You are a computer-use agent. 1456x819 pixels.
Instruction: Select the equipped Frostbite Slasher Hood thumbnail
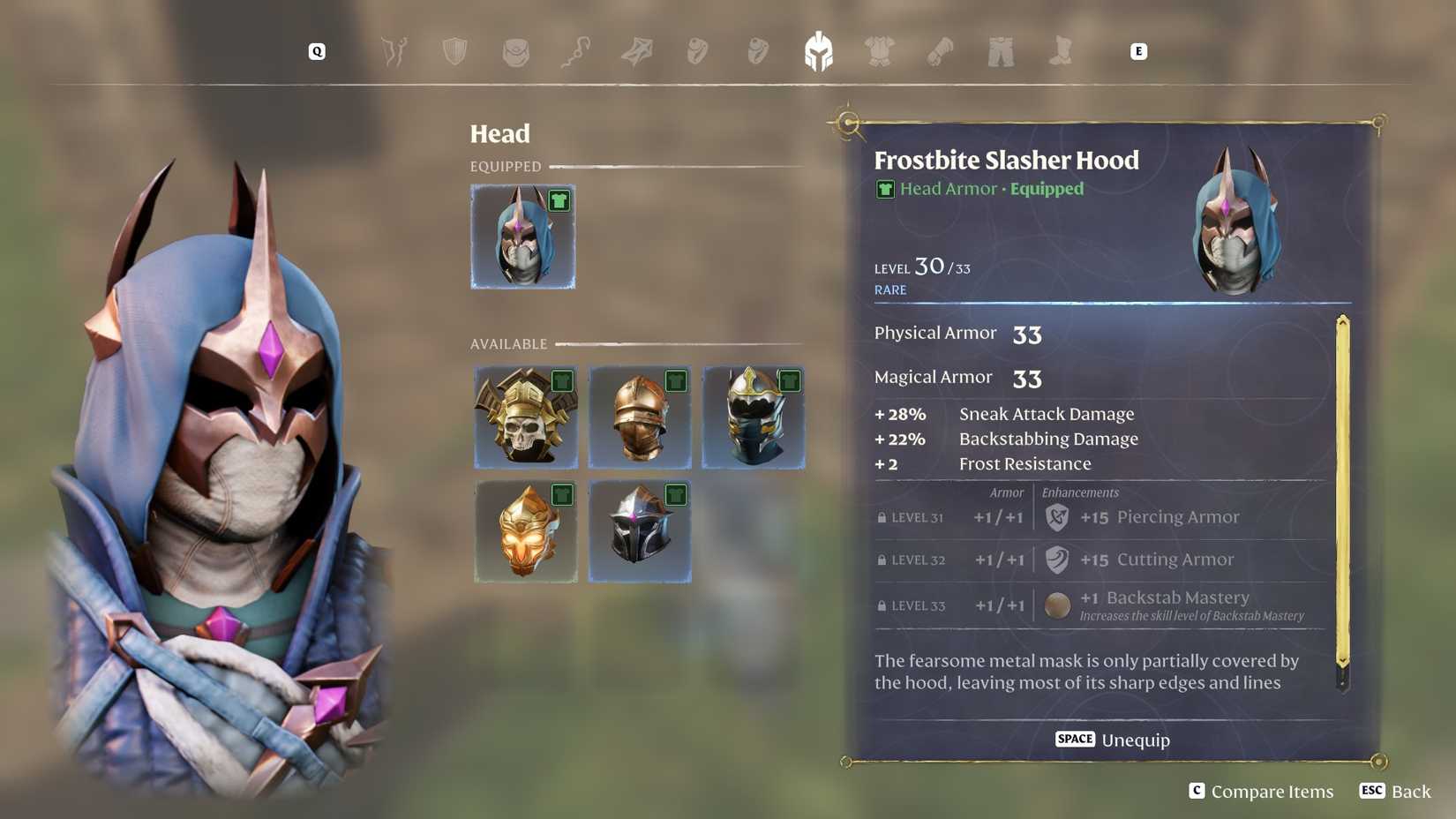tap(522, 236)
